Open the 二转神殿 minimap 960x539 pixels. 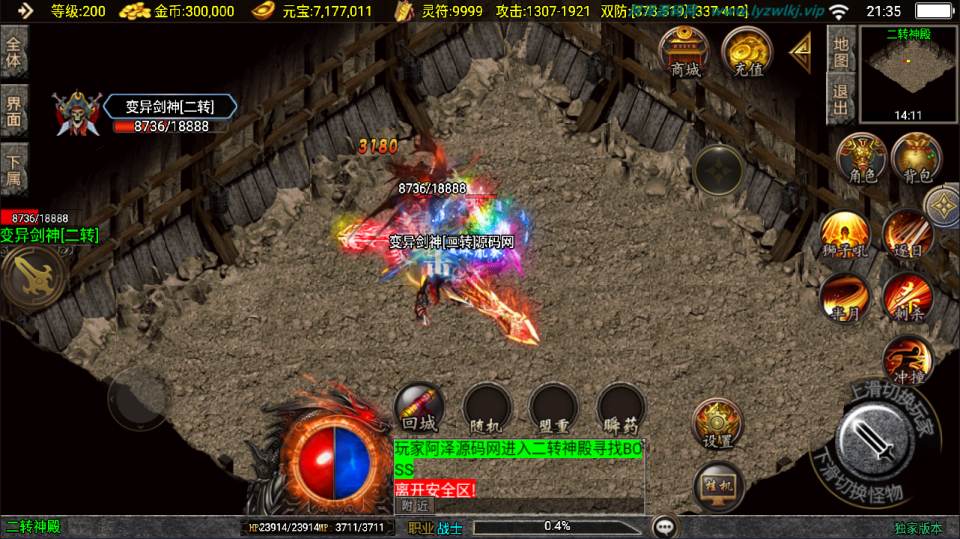coord(908,72)
